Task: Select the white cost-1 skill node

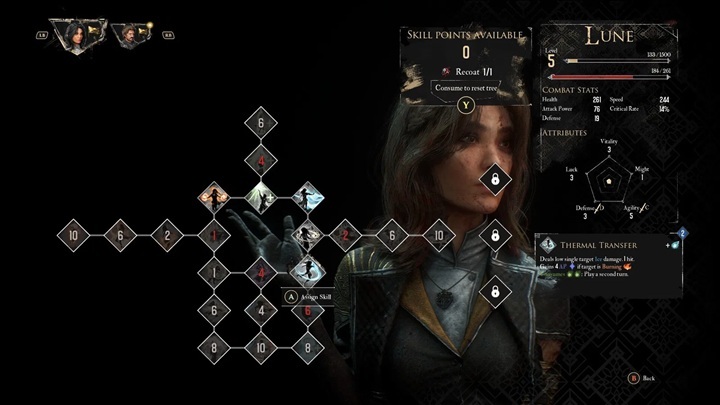Action: (x=213, y=271)
